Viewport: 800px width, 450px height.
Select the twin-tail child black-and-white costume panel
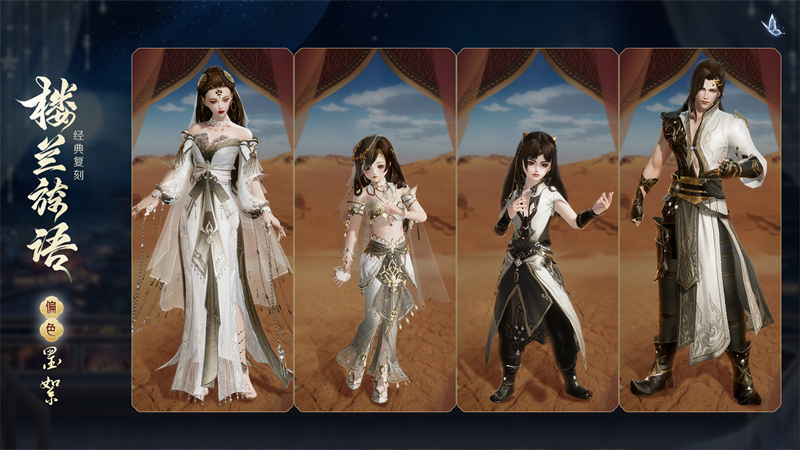(537, 230)
